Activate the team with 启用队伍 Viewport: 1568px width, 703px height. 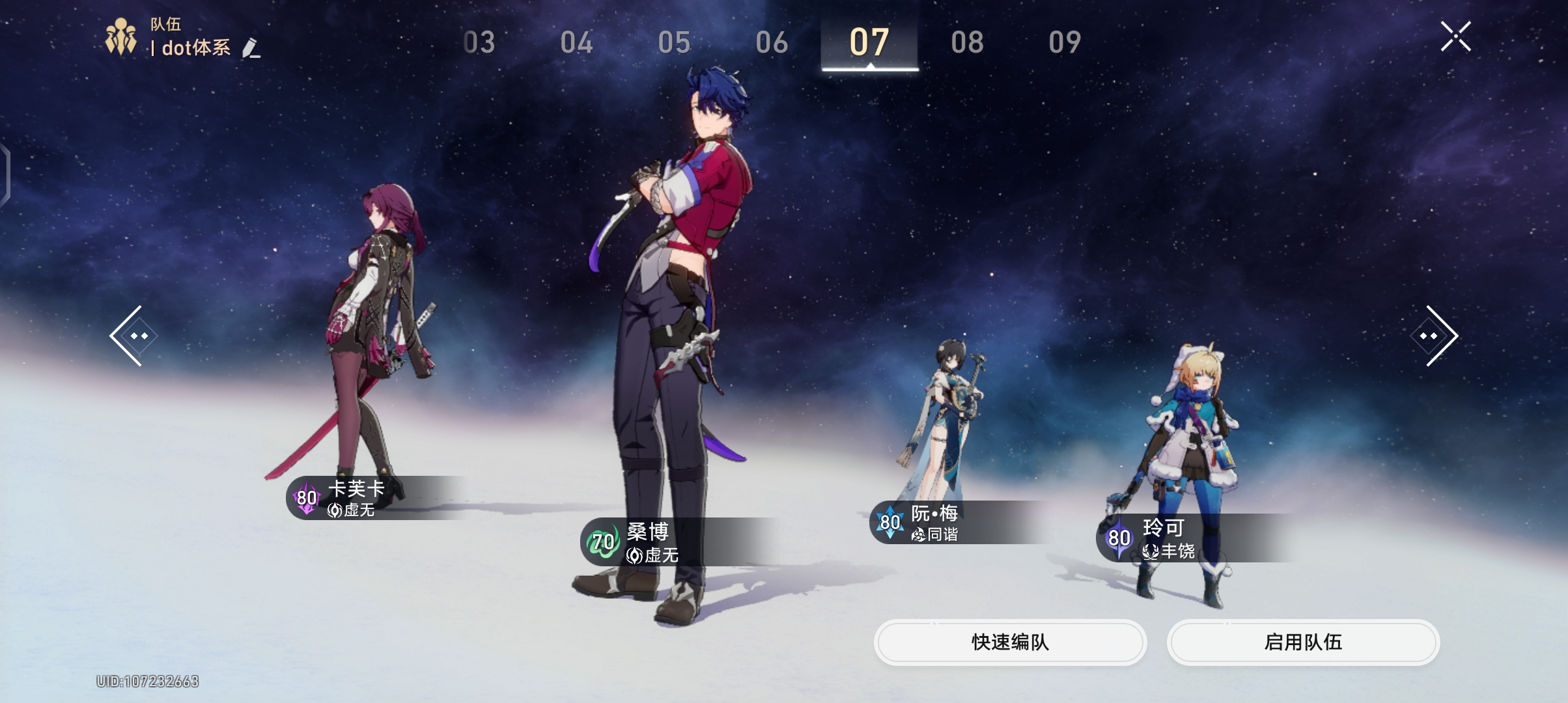click(x=1303, y=642)
